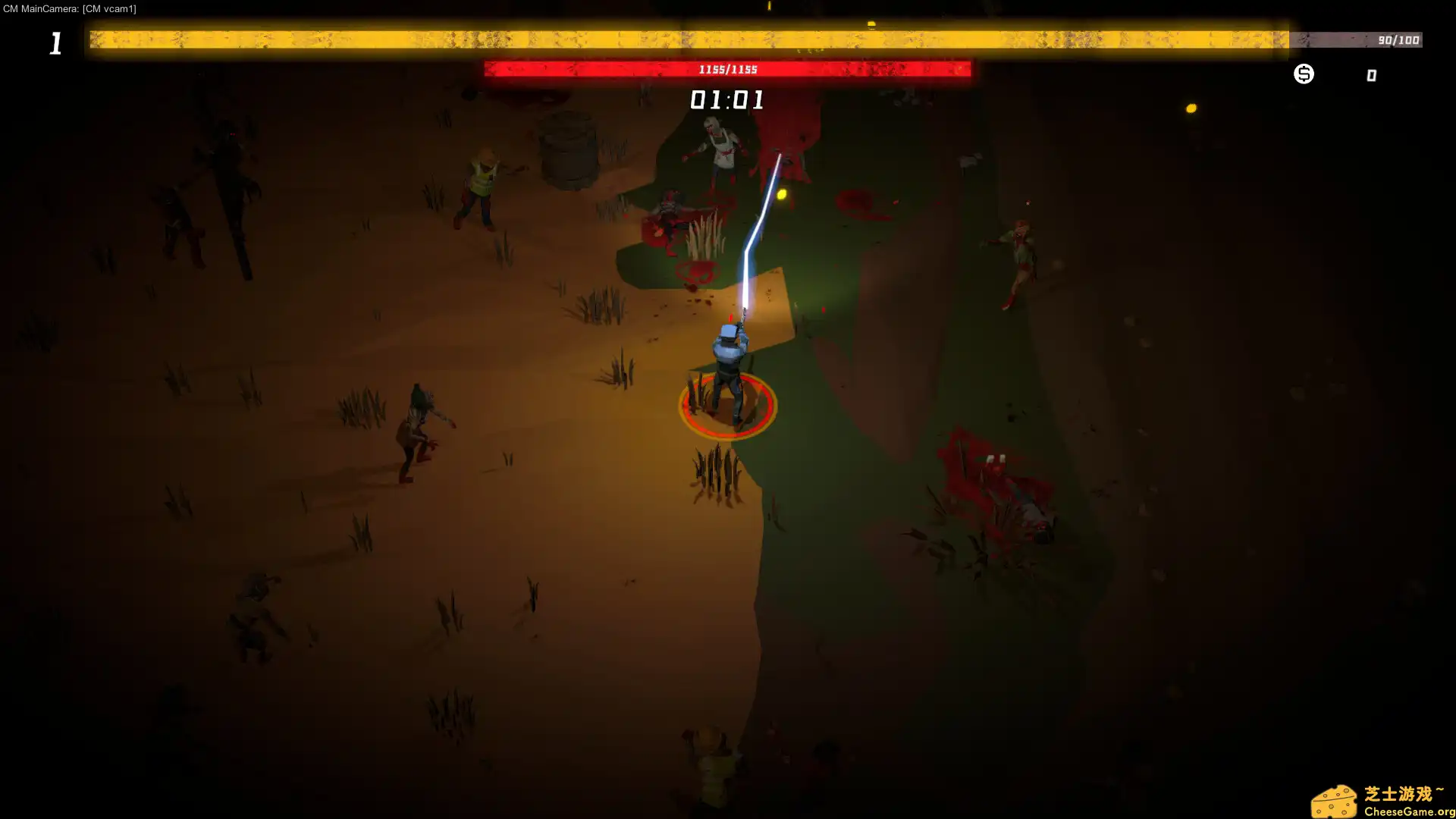Click the red 1155/1155 boss health bar
The image size is (1456, 819).
coord(725,69)
